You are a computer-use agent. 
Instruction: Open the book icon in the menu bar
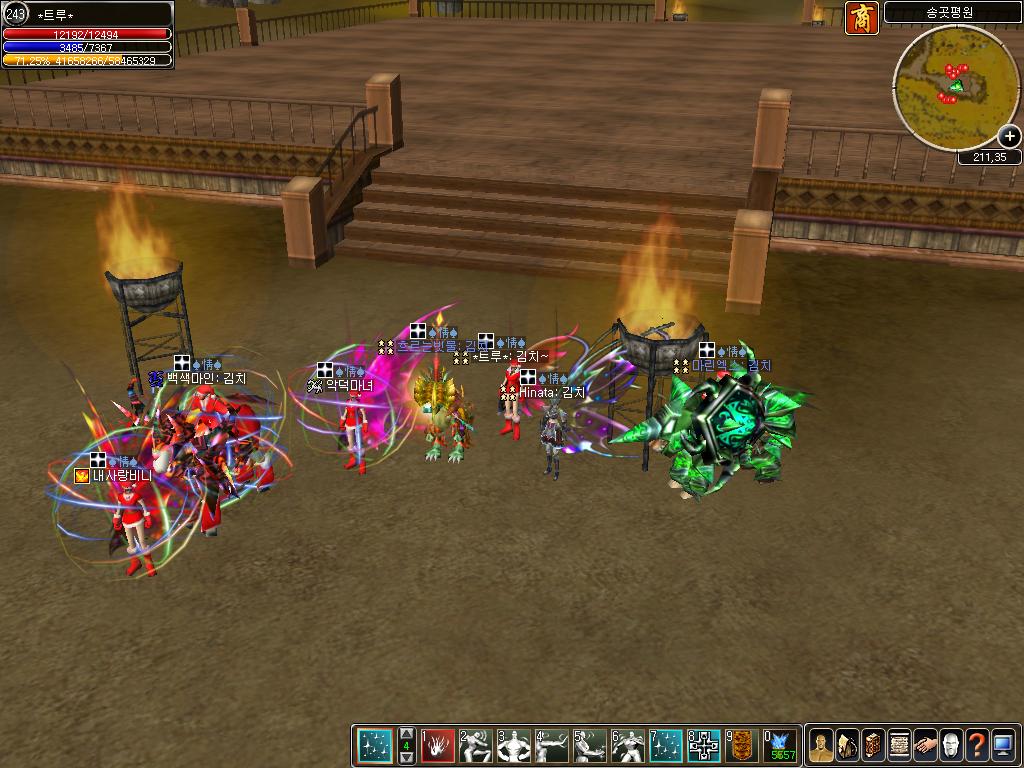point(873,746)
